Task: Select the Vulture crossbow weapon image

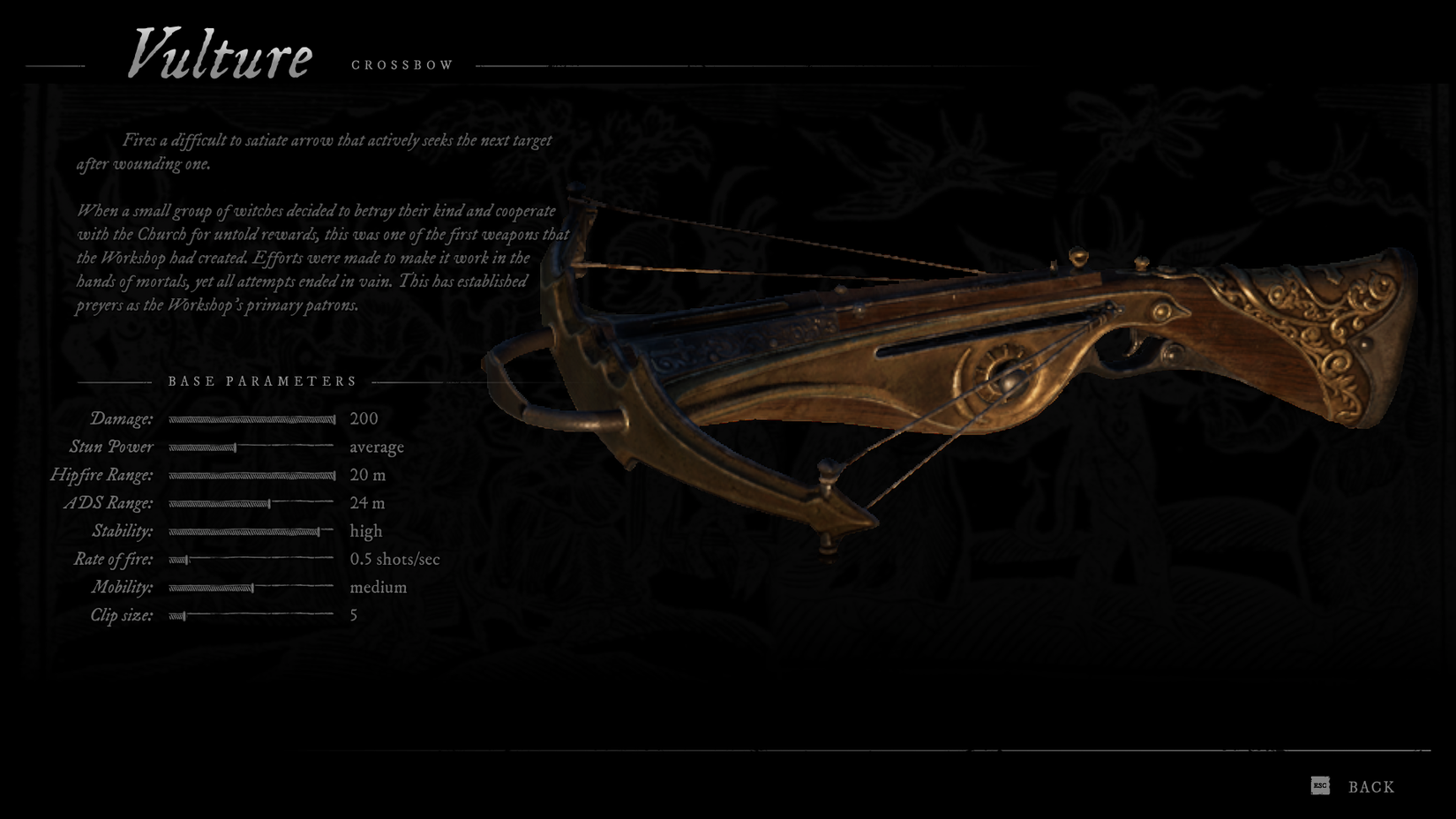Action: click(927, 353)
